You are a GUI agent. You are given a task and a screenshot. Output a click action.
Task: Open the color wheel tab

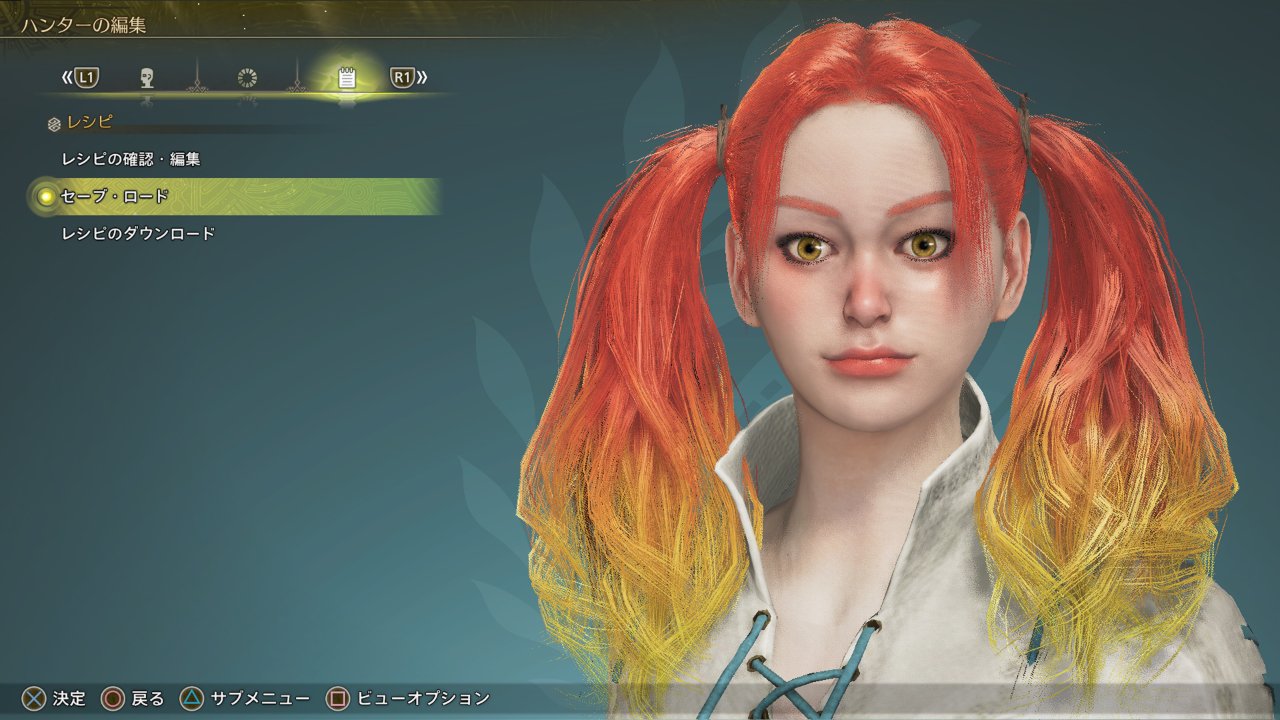247,78
